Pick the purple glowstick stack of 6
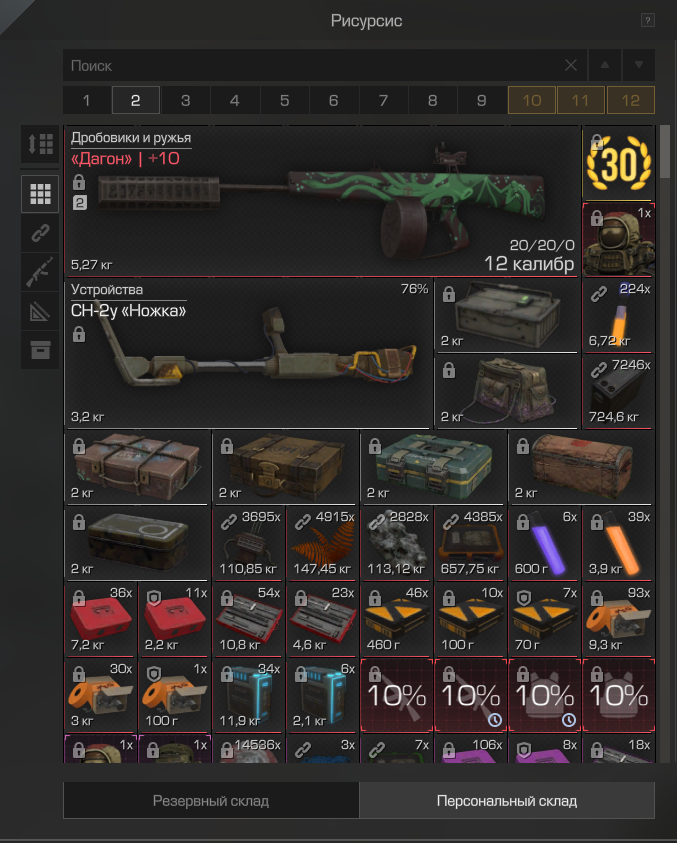Viewport: 677px width, 843px height. (545, 543)
